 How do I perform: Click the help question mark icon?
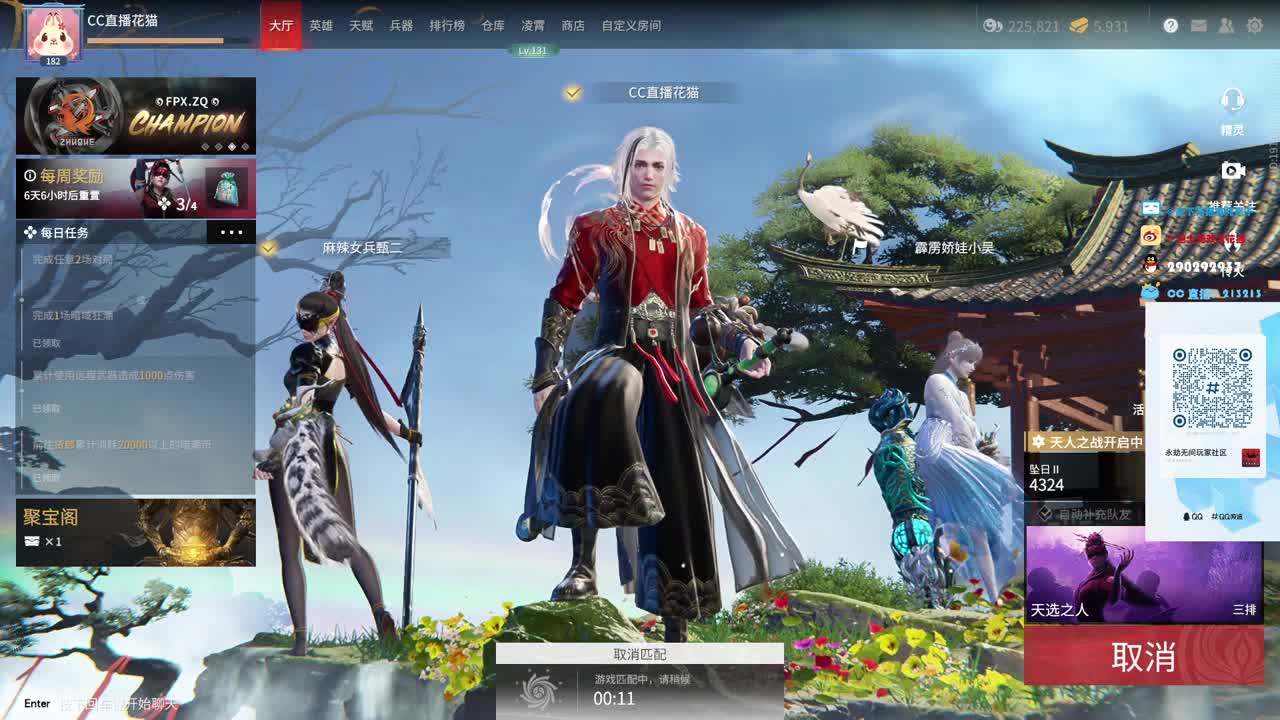click(1169, 25)
